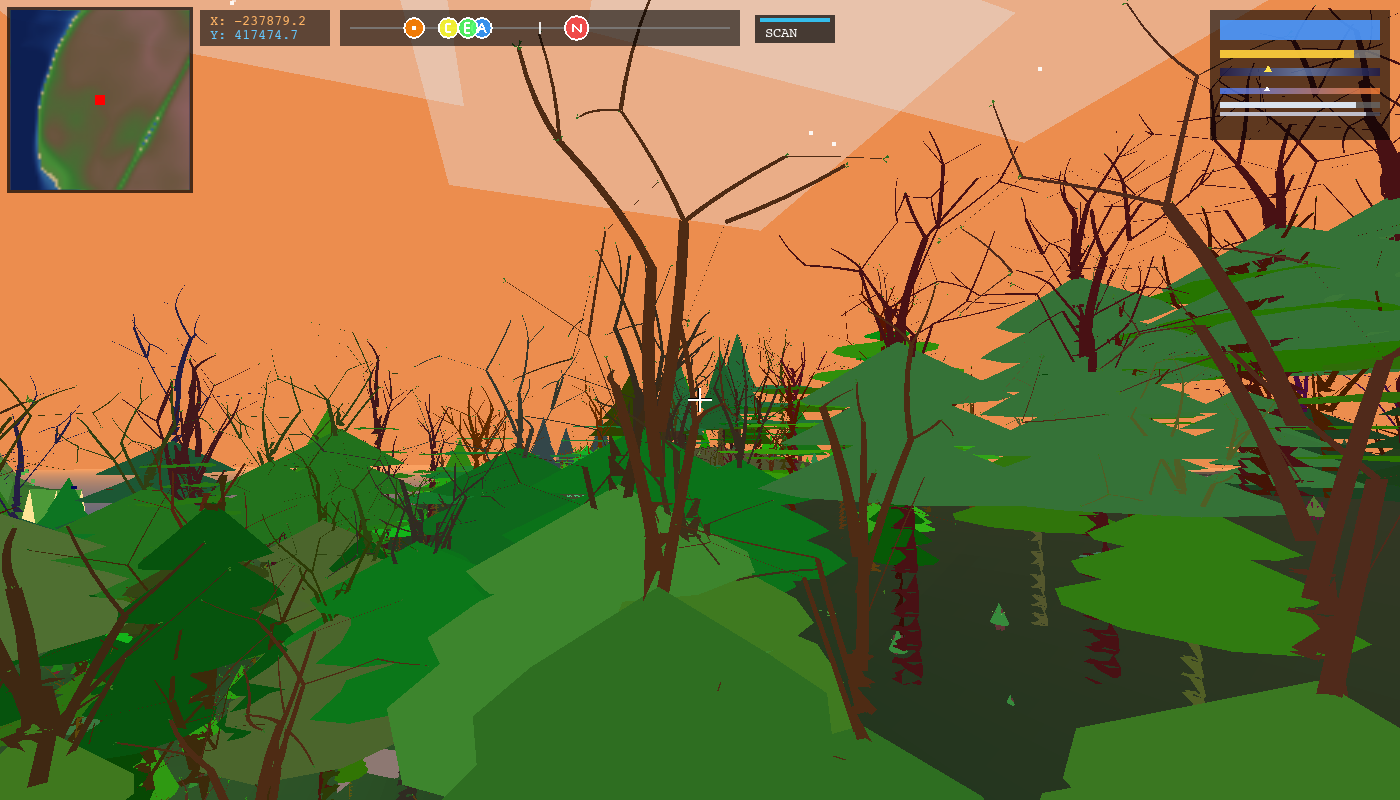Click the tick mark at the center of the compass bar
The image size is (1400, 800).
(x=540, y=29)
